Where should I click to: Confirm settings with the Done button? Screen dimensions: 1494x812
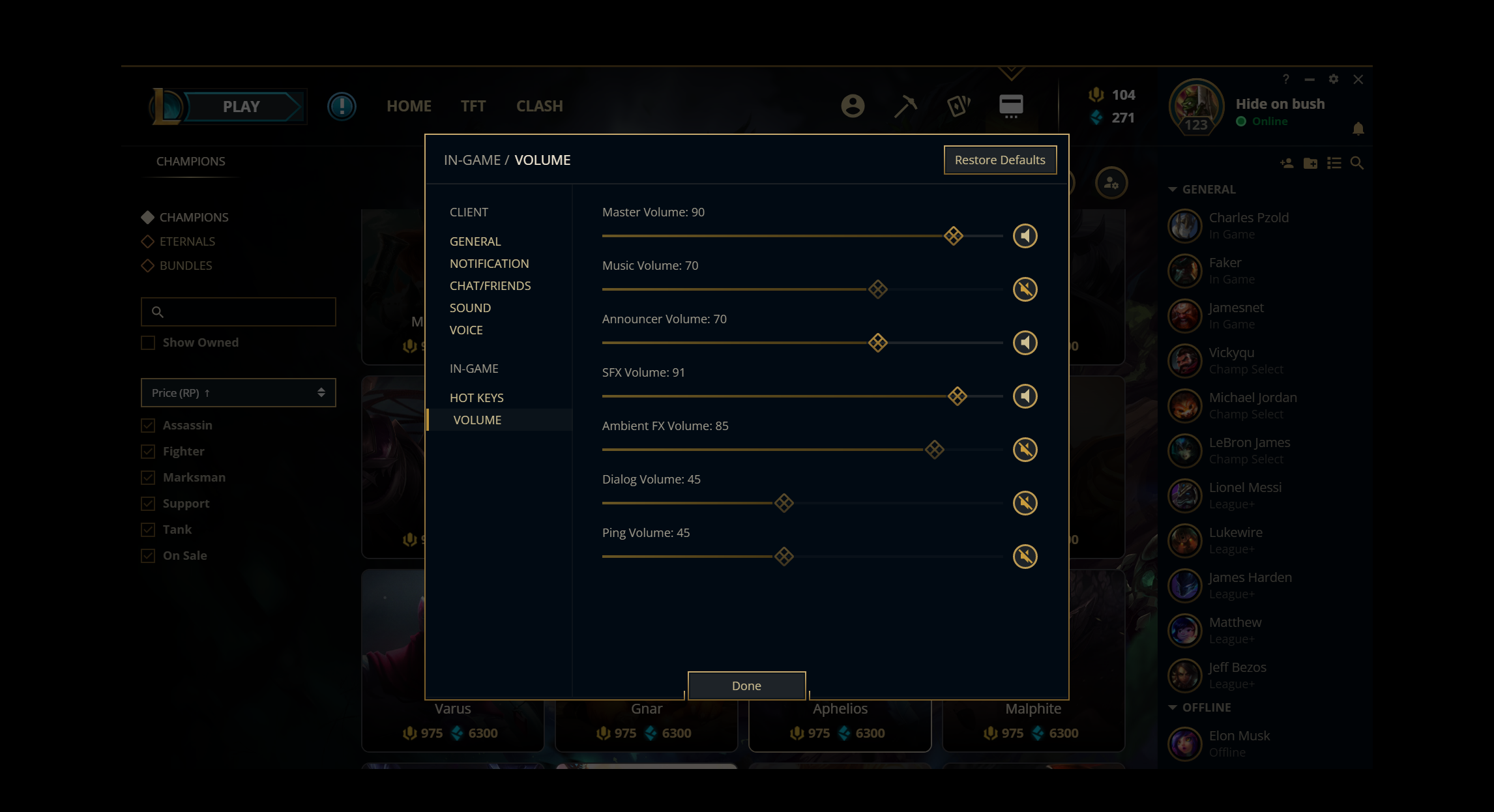[746, 686]
